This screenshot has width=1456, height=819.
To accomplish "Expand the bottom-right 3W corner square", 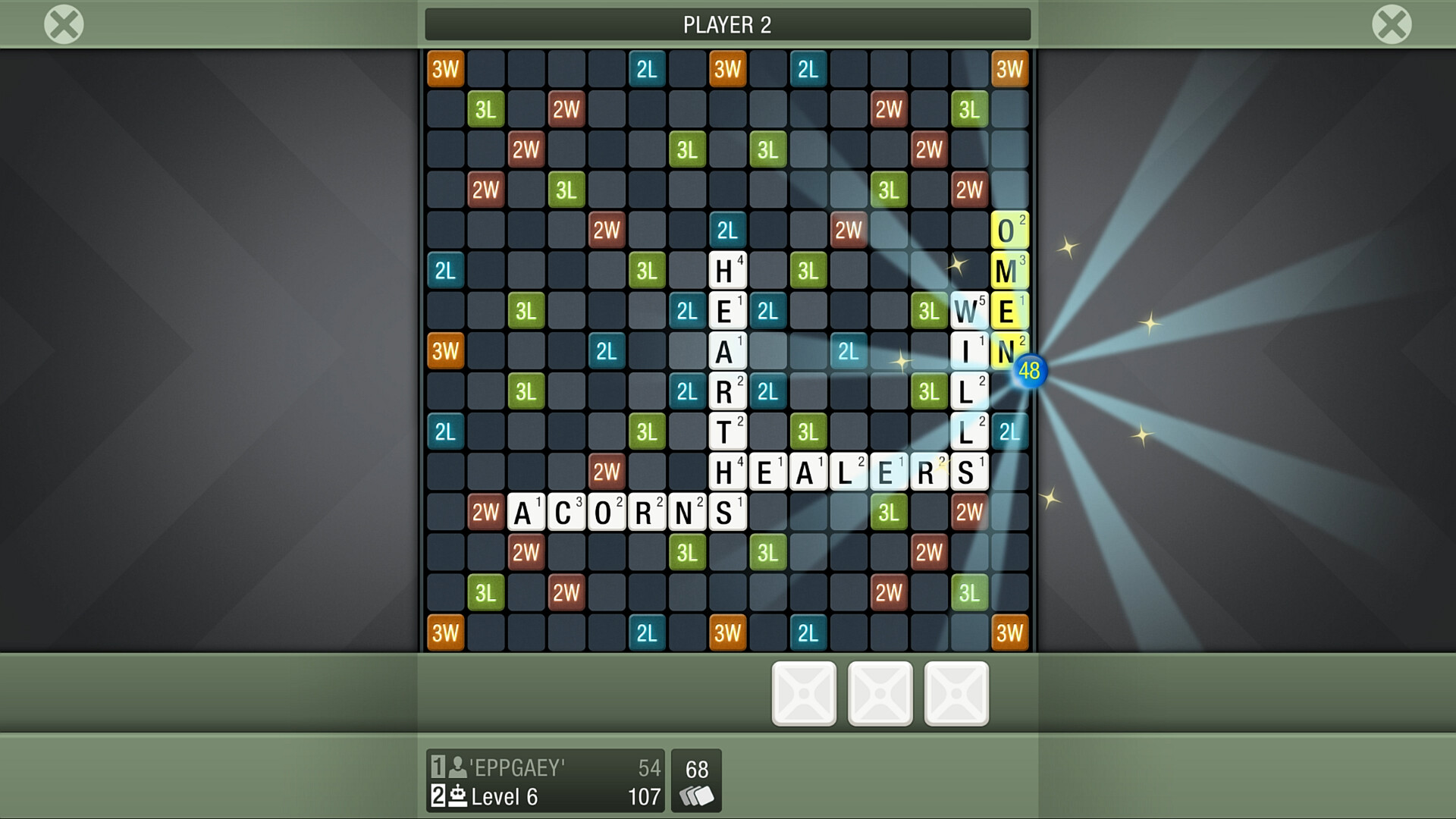I will click(x=1009, y=631).
